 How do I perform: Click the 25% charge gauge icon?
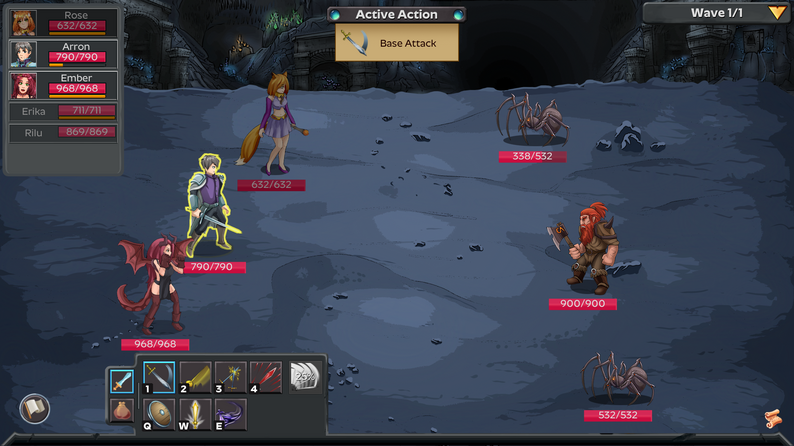tap(303, 377)
